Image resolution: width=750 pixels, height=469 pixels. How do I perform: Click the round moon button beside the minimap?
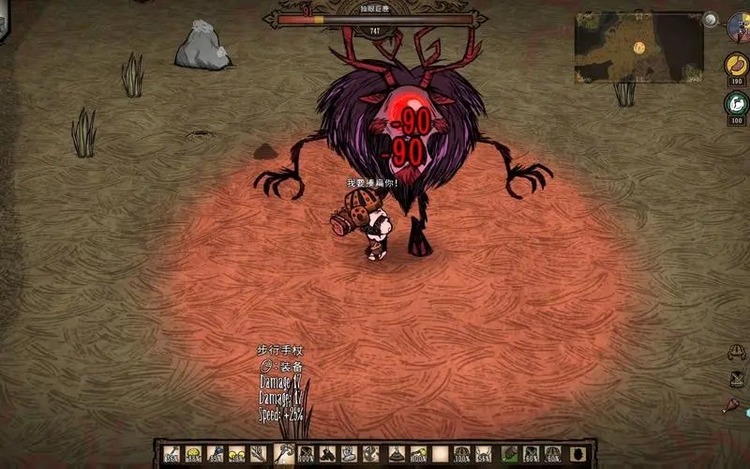pos(710,19)
